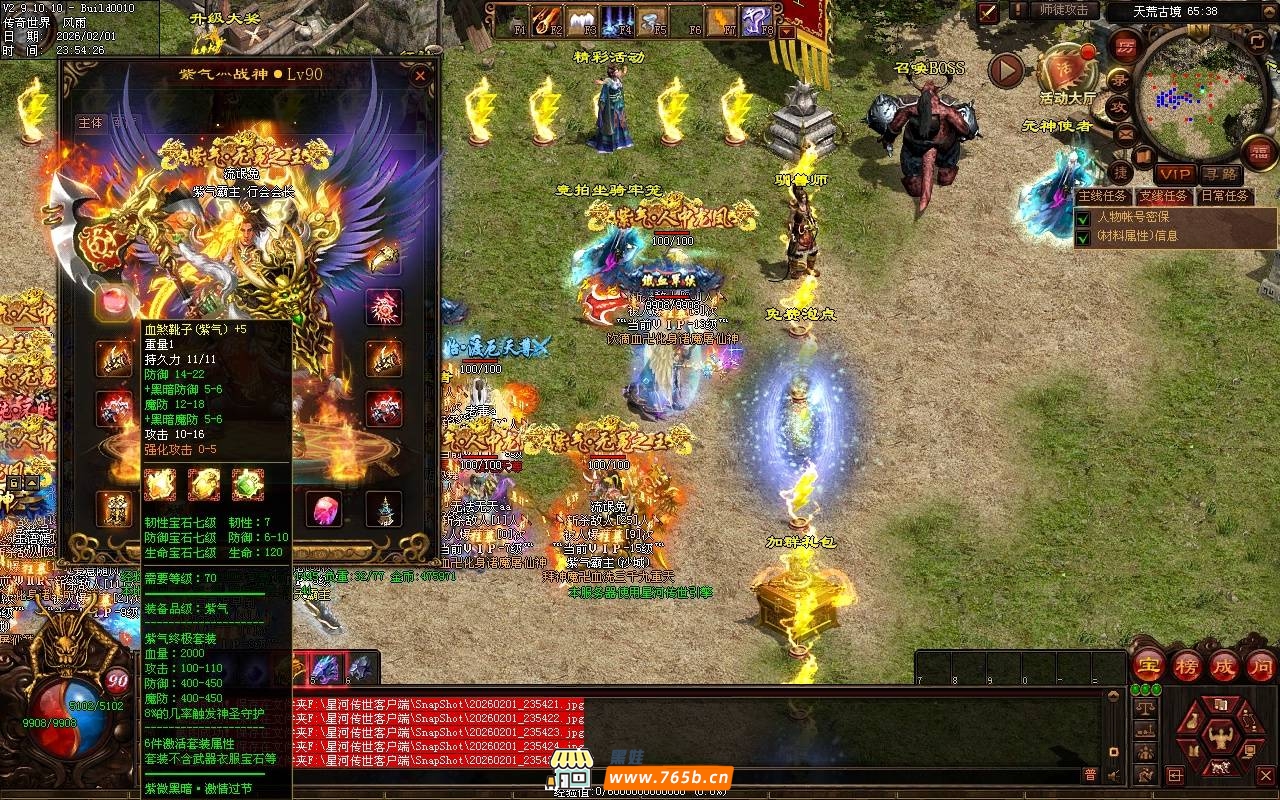Switch to the 主体 tab
This screenshot has width=1280, height=800.
(x=91, y=123)
